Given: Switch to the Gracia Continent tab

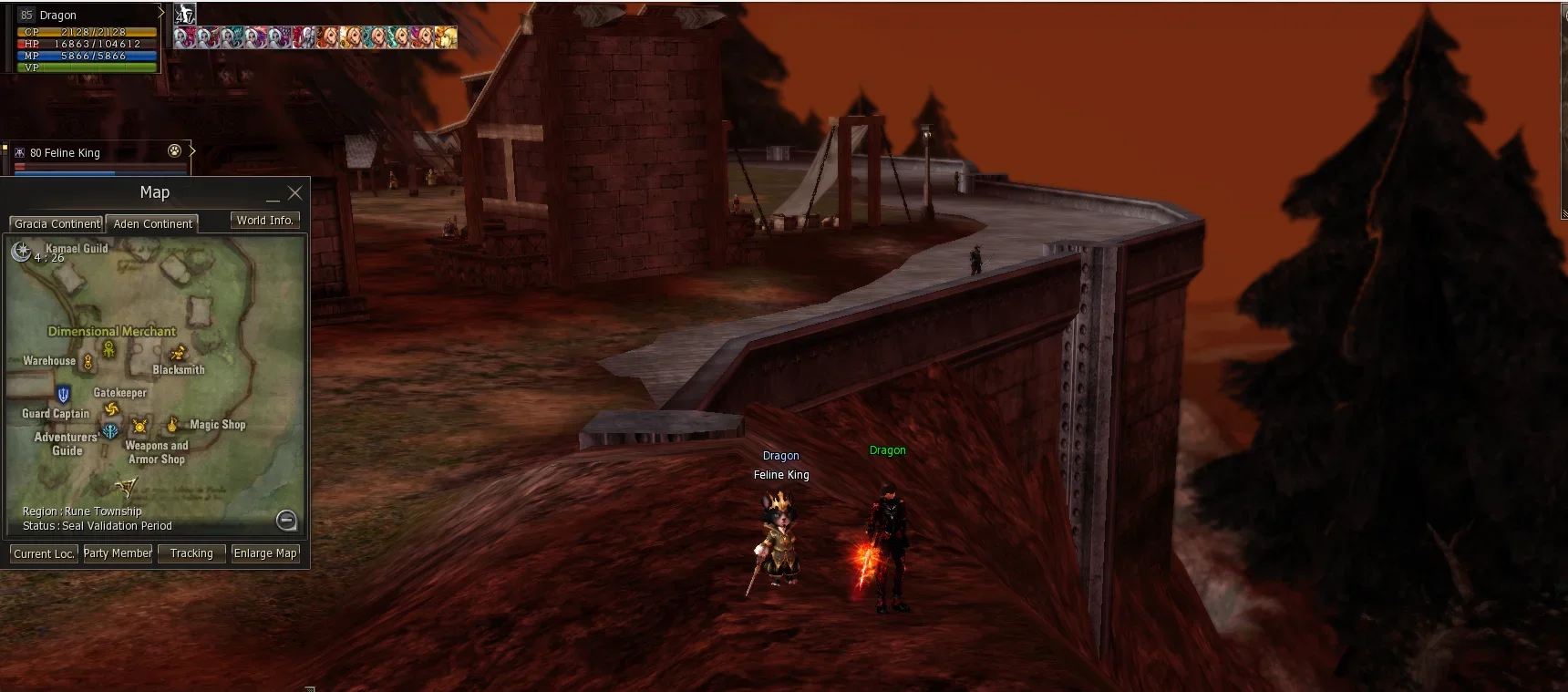Looking at the screenshot, I should [x=57, y=223].
